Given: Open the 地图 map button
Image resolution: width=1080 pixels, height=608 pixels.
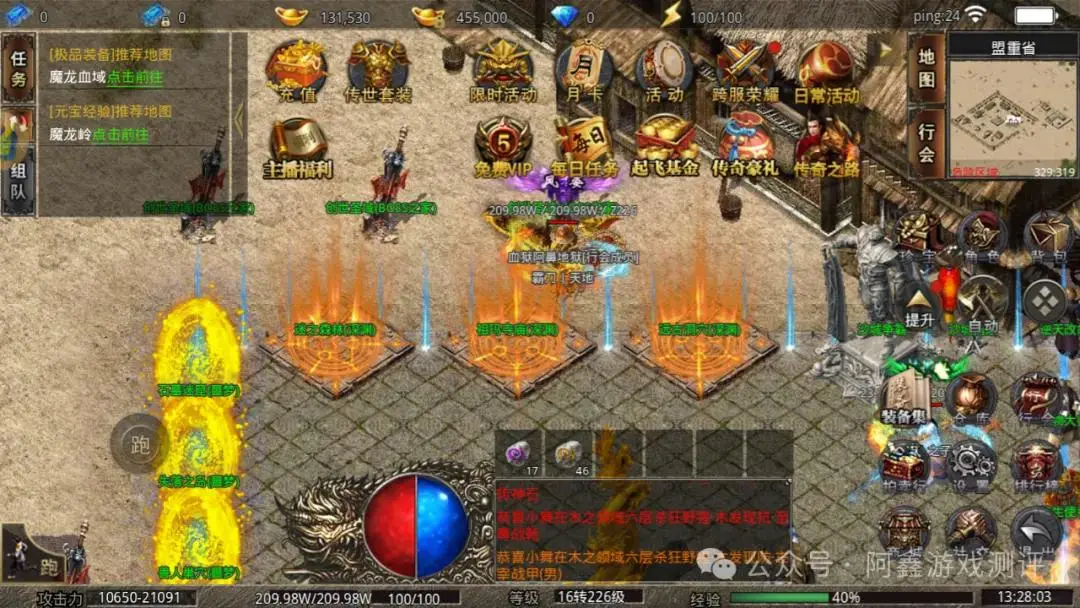Looking at the screenshot, I should [927, 68].
